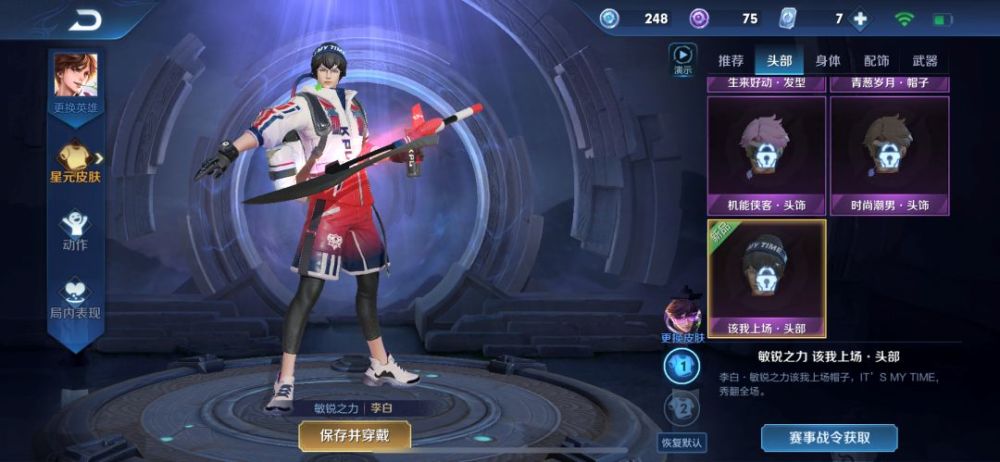Open the 动作 actions menu

[x=75, y=230]
